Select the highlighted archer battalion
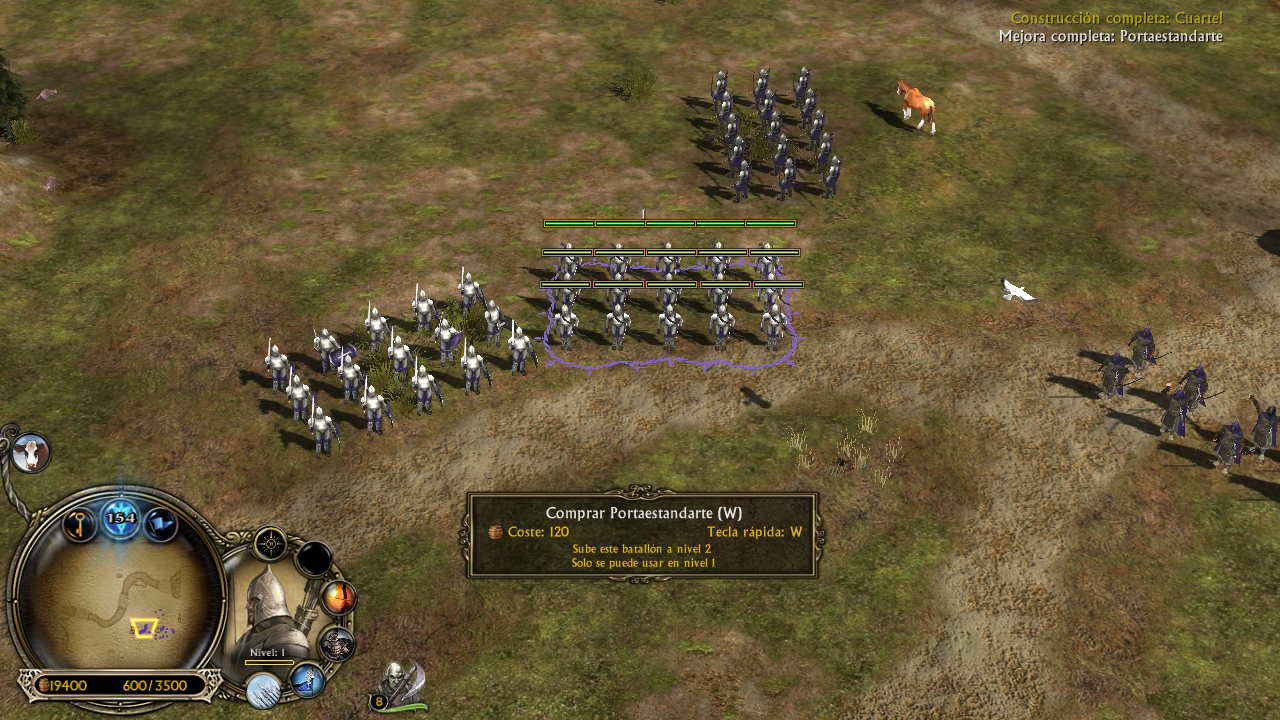 668,312
